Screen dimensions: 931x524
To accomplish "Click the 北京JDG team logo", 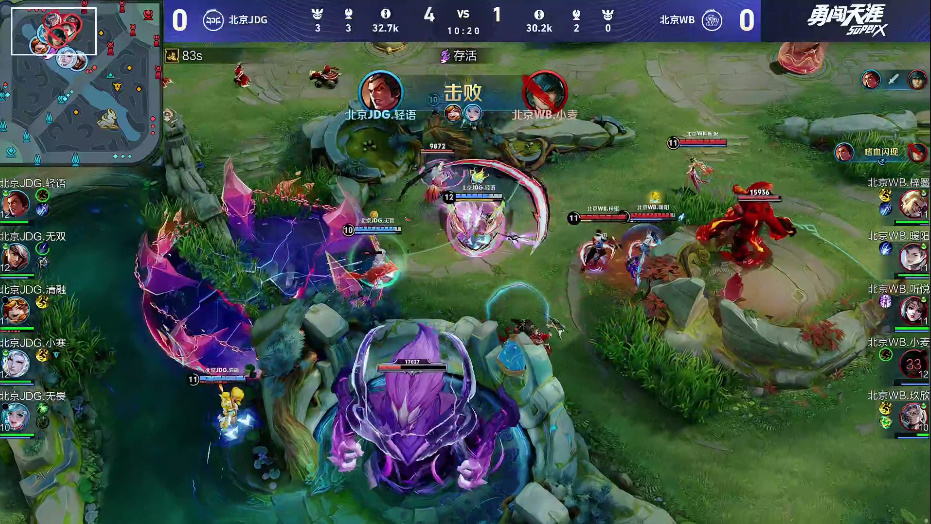I will 214,20.
